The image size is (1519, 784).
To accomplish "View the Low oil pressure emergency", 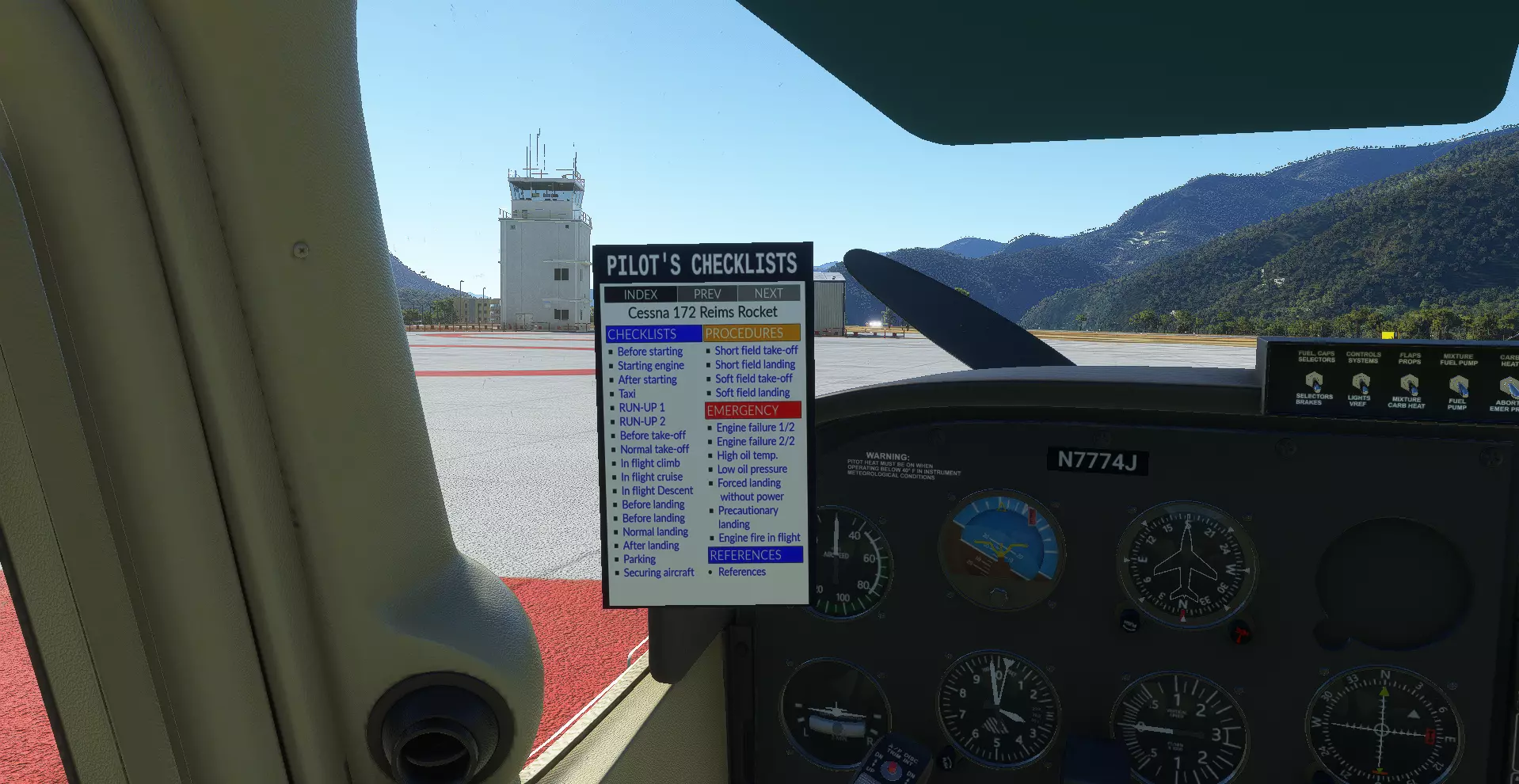I will [x=752, y=469].
